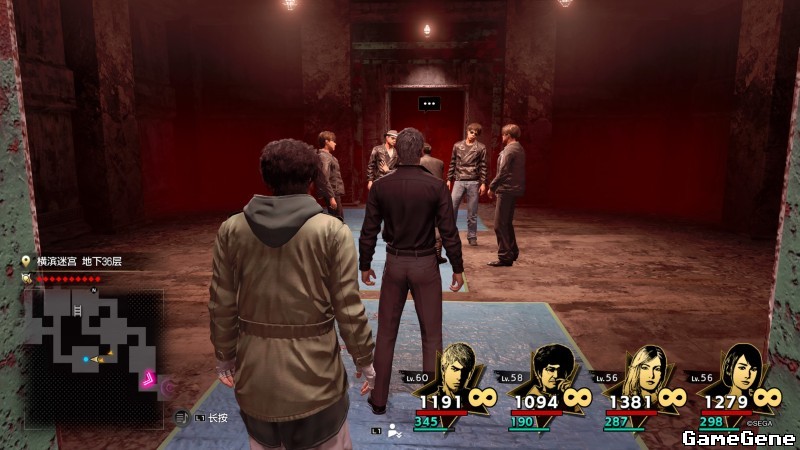The image size is (800, 450).
Task: Click the music list icon beside the minimap
Action: pos(181,416)
